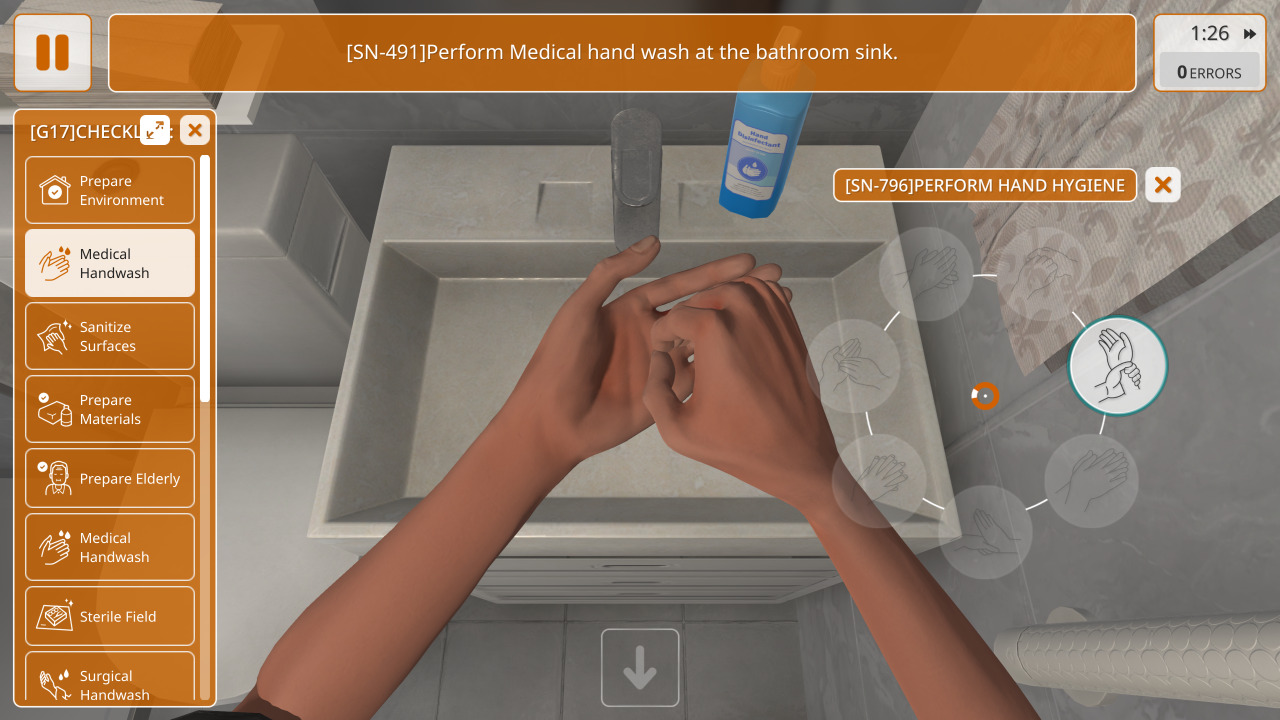Choose the Sterile Field checklist step

pos(110,616)
